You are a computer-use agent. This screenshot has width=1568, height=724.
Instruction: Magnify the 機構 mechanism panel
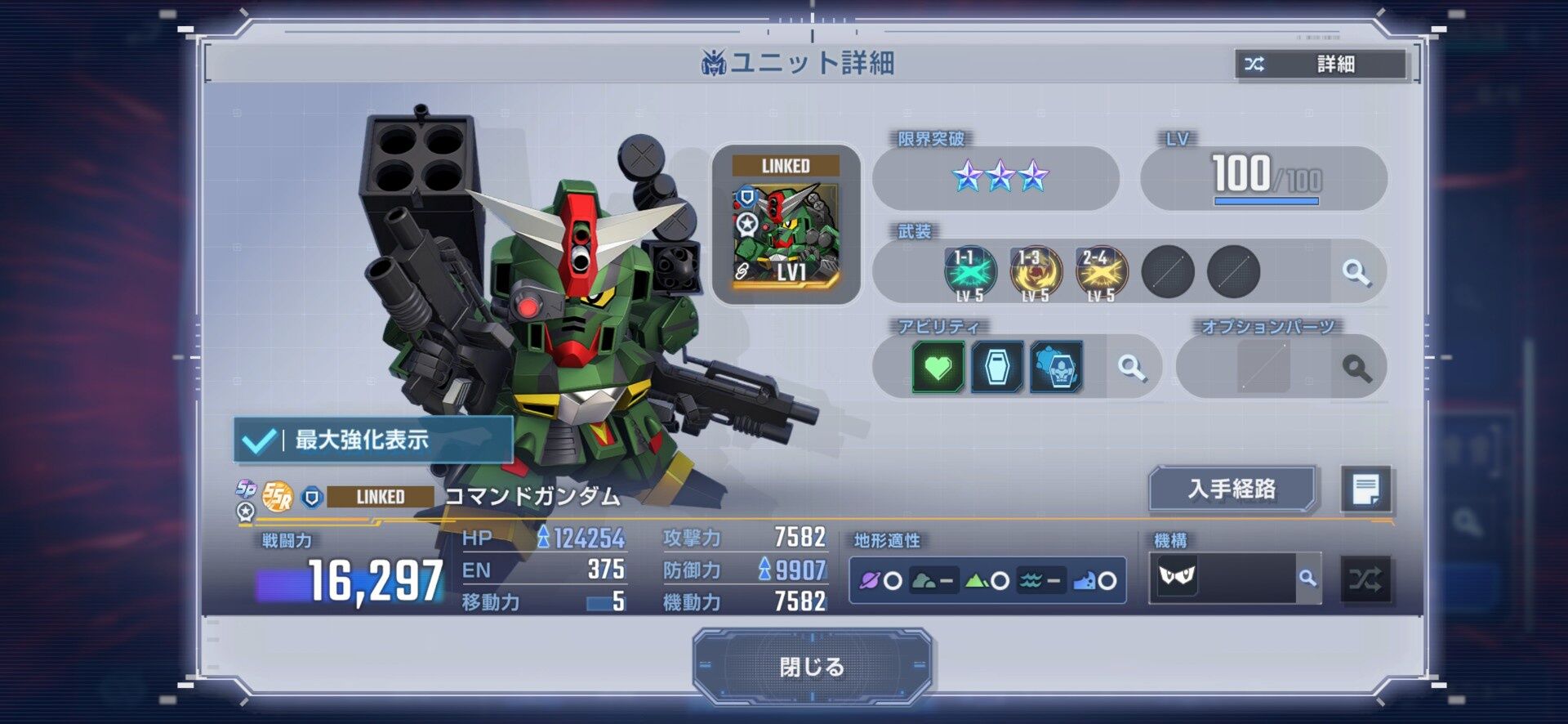click(x=1307, y=579)
